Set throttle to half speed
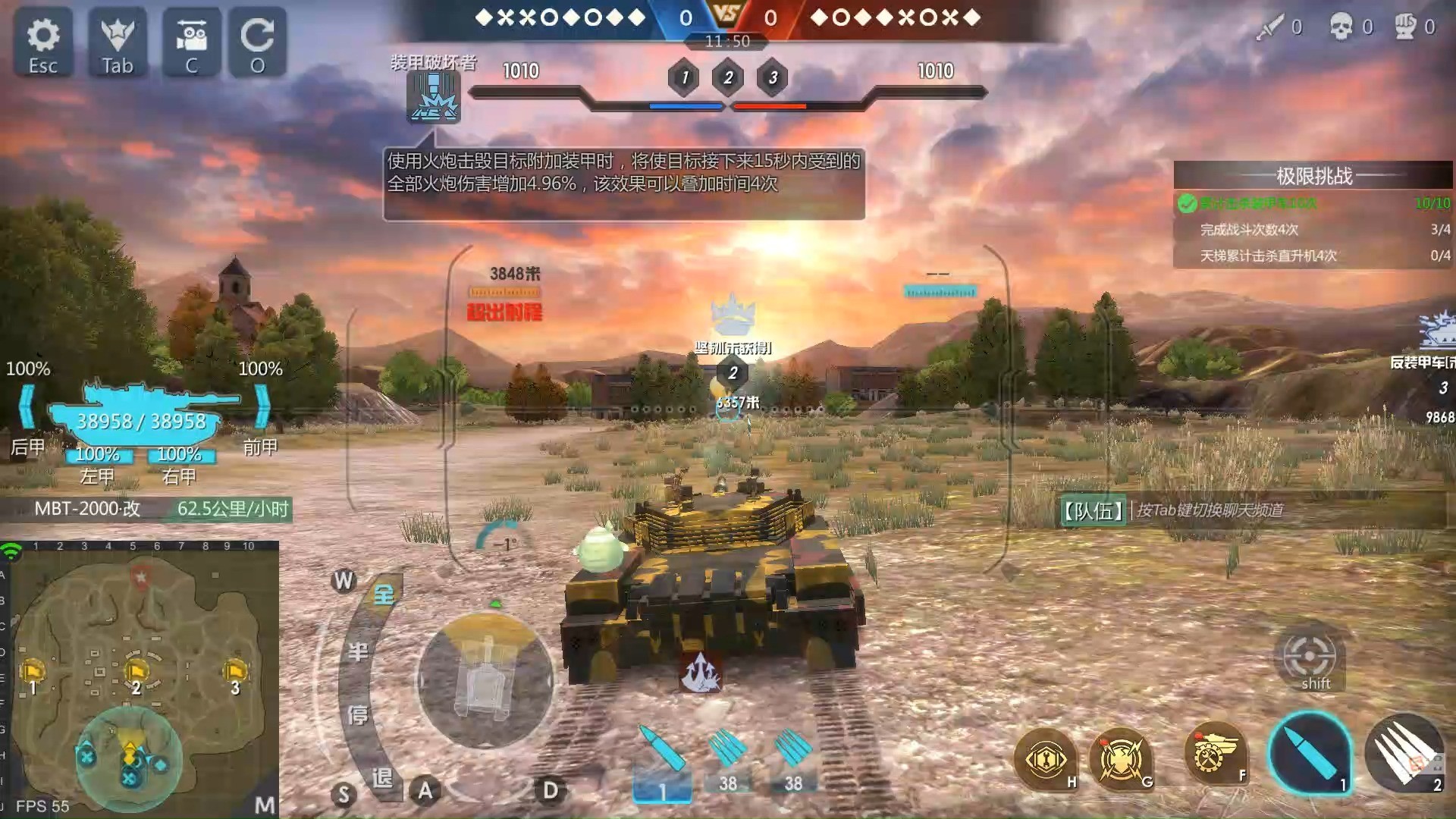 pyautogui.click(x=358, y=652)
